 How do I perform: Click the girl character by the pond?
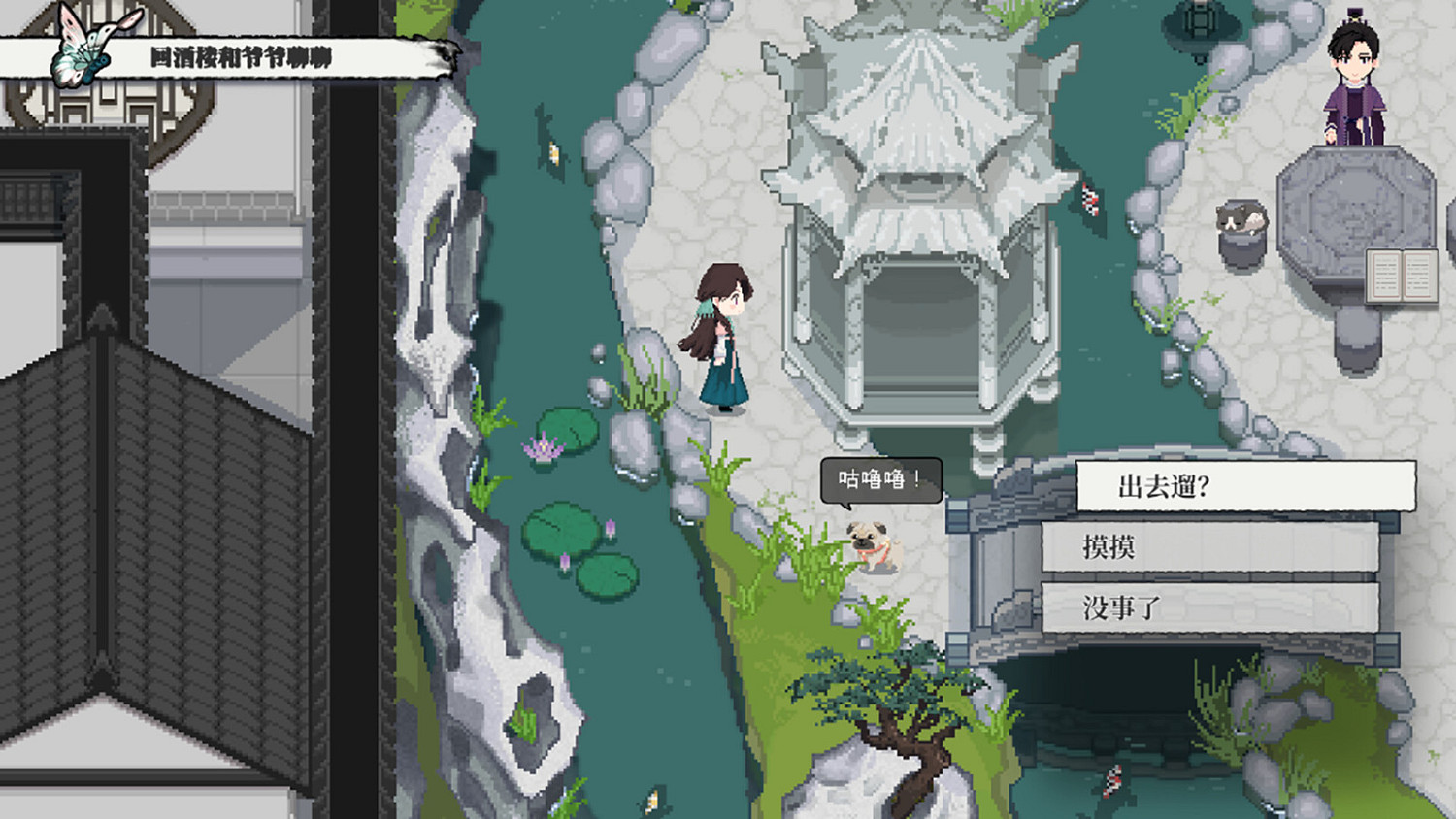tap(722, 340)
